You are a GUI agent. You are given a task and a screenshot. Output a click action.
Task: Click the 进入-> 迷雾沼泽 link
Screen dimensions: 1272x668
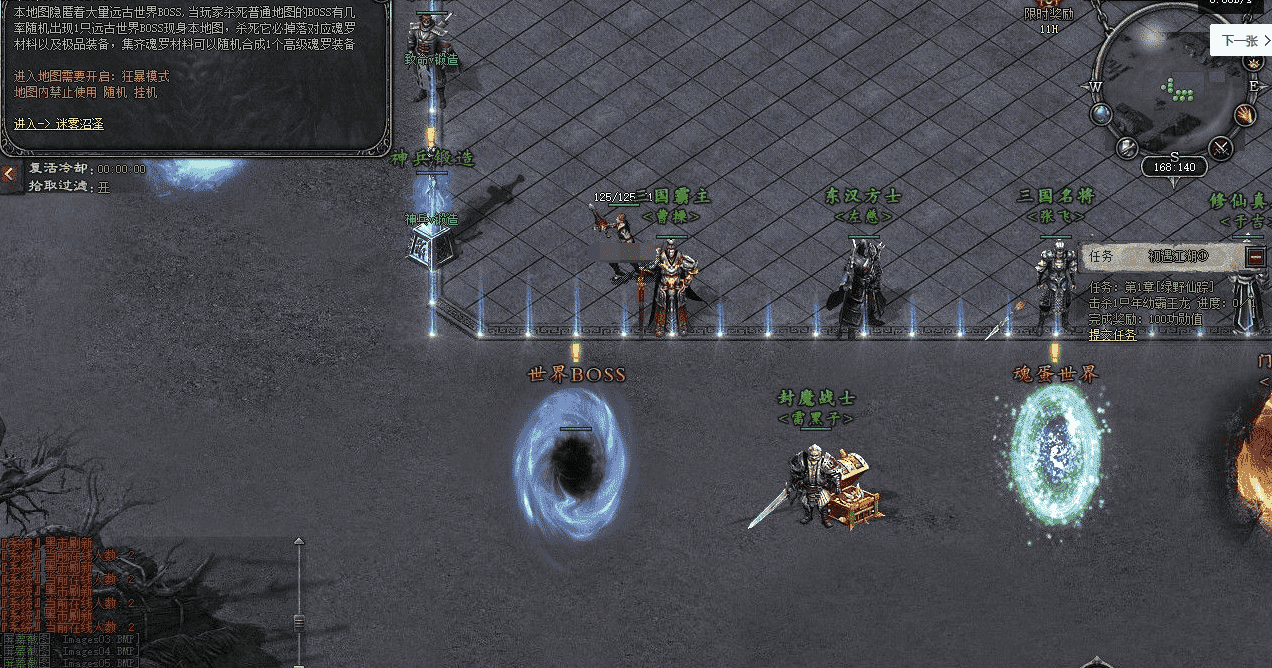click(x=59, y=124)
